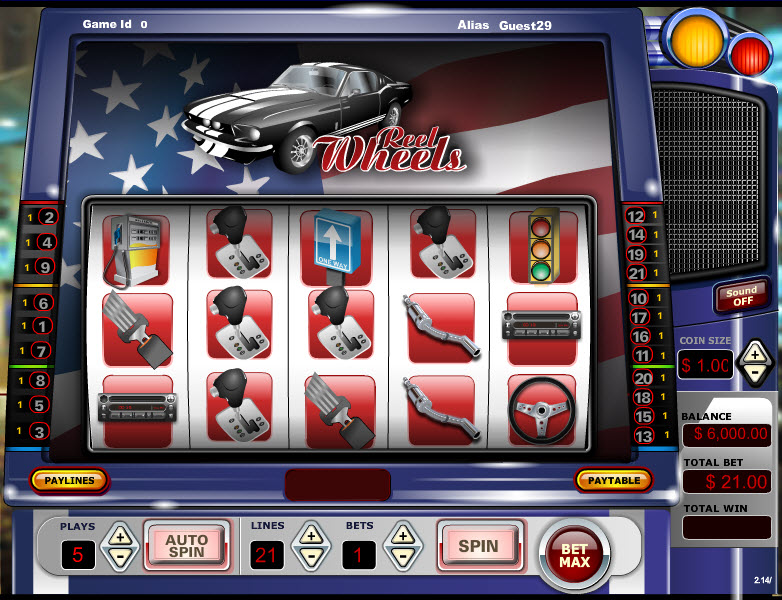Open the Paytable

(x=614, y=480)
